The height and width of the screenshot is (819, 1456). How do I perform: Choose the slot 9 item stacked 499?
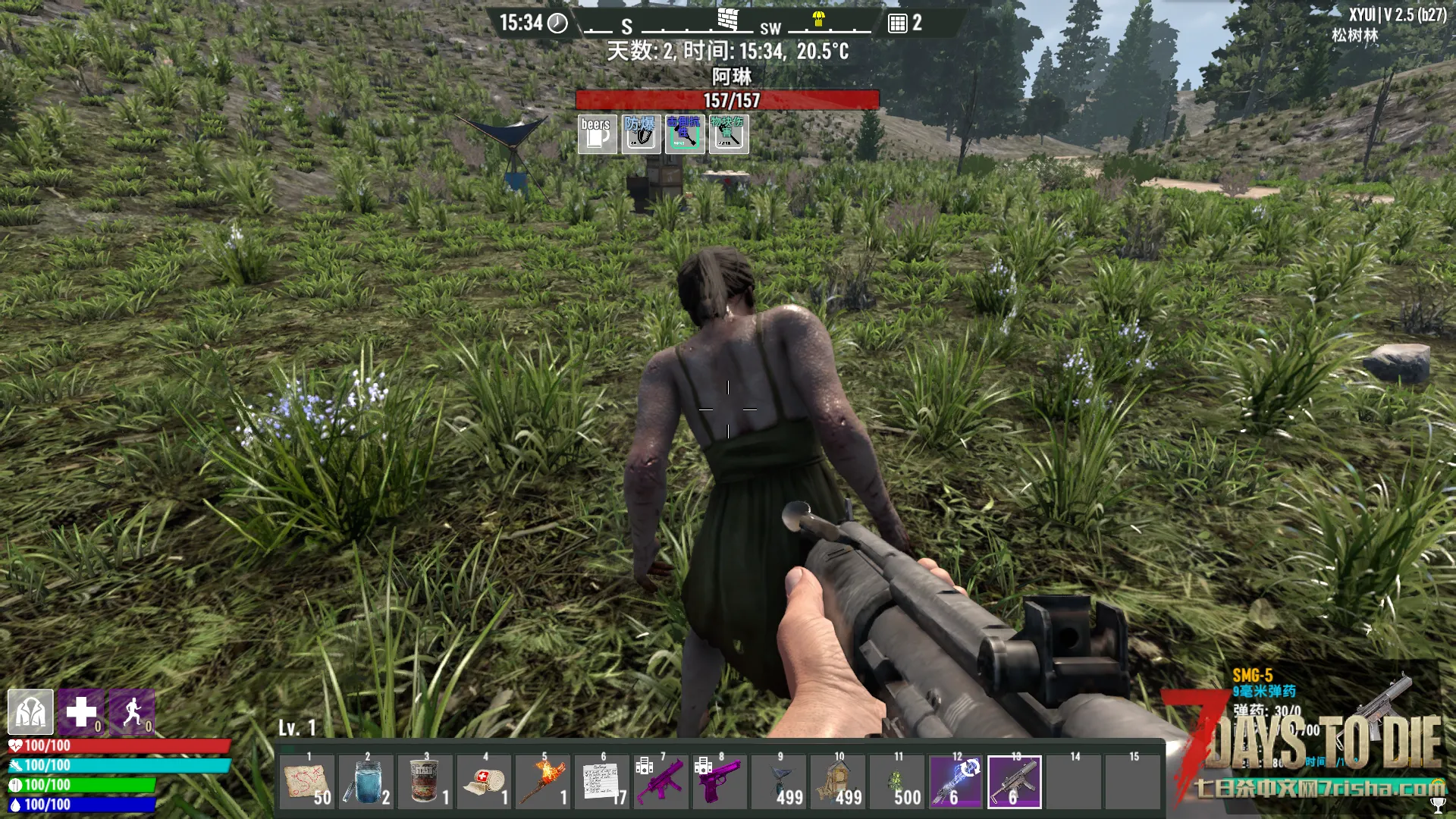[780, 782]
